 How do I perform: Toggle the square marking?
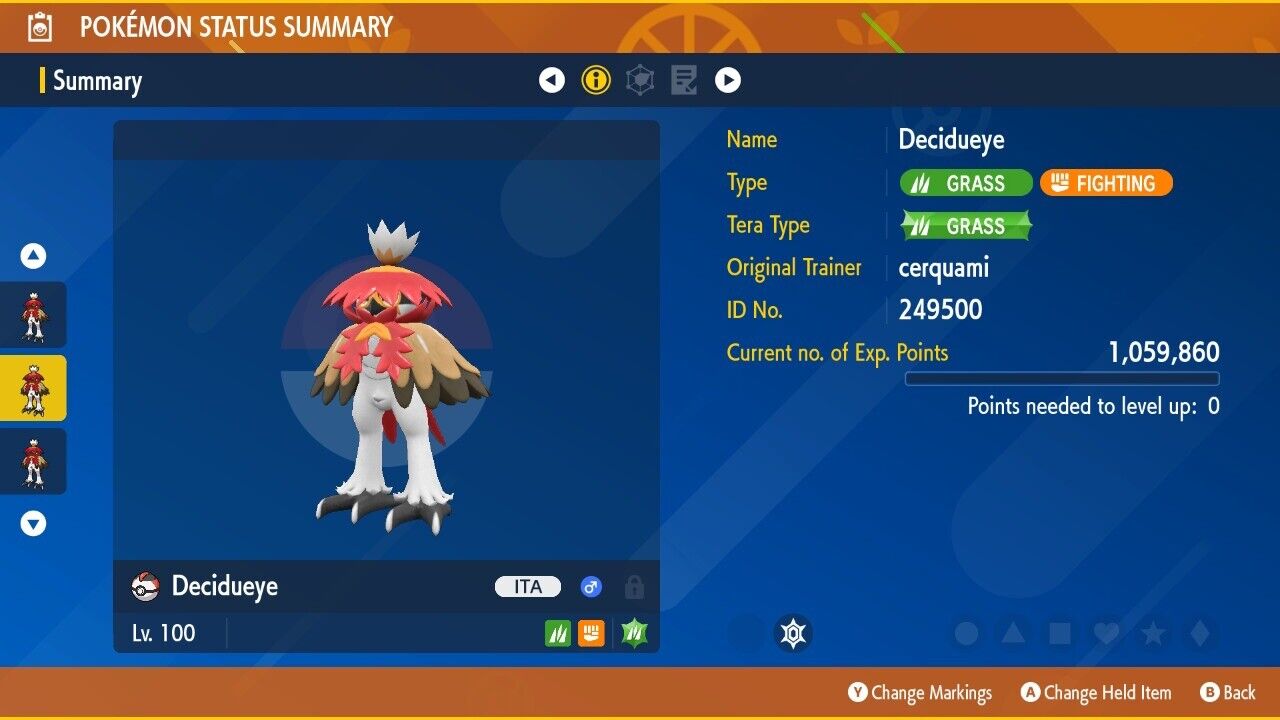1059,634
